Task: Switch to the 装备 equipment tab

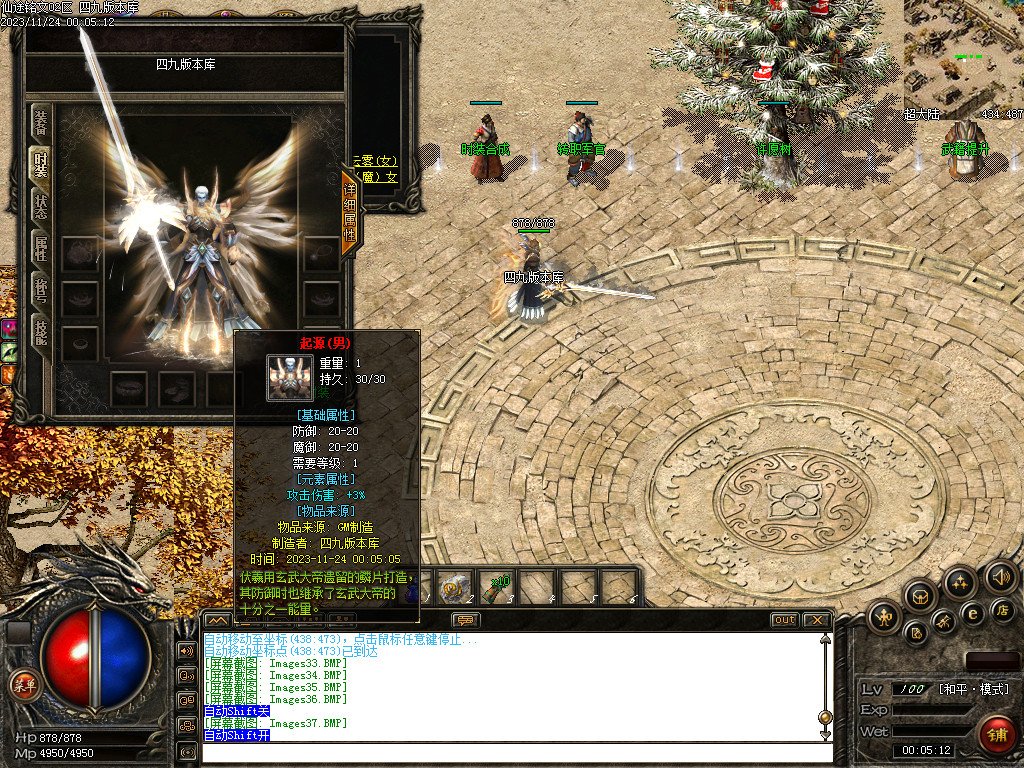Action: pyautogui.click(x=41, y=124)
